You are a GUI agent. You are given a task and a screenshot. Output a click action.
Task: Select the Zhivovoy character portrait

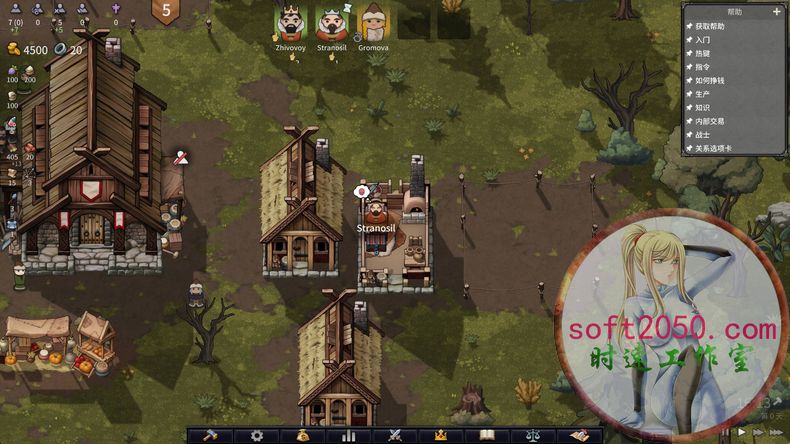pos(289,22)
